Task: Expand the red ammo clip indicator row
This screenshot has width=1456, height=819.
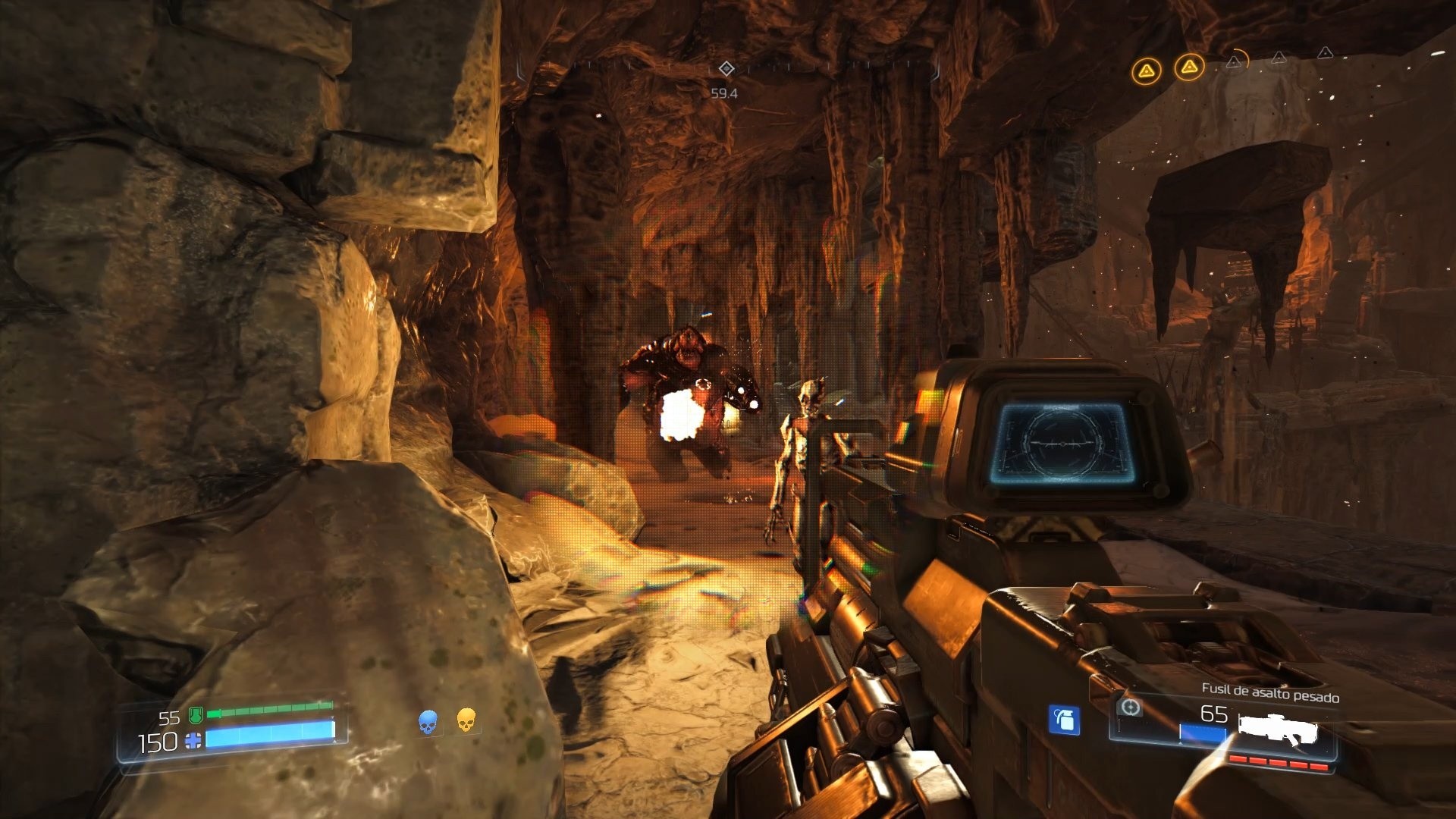Action: coord(1279,762)
